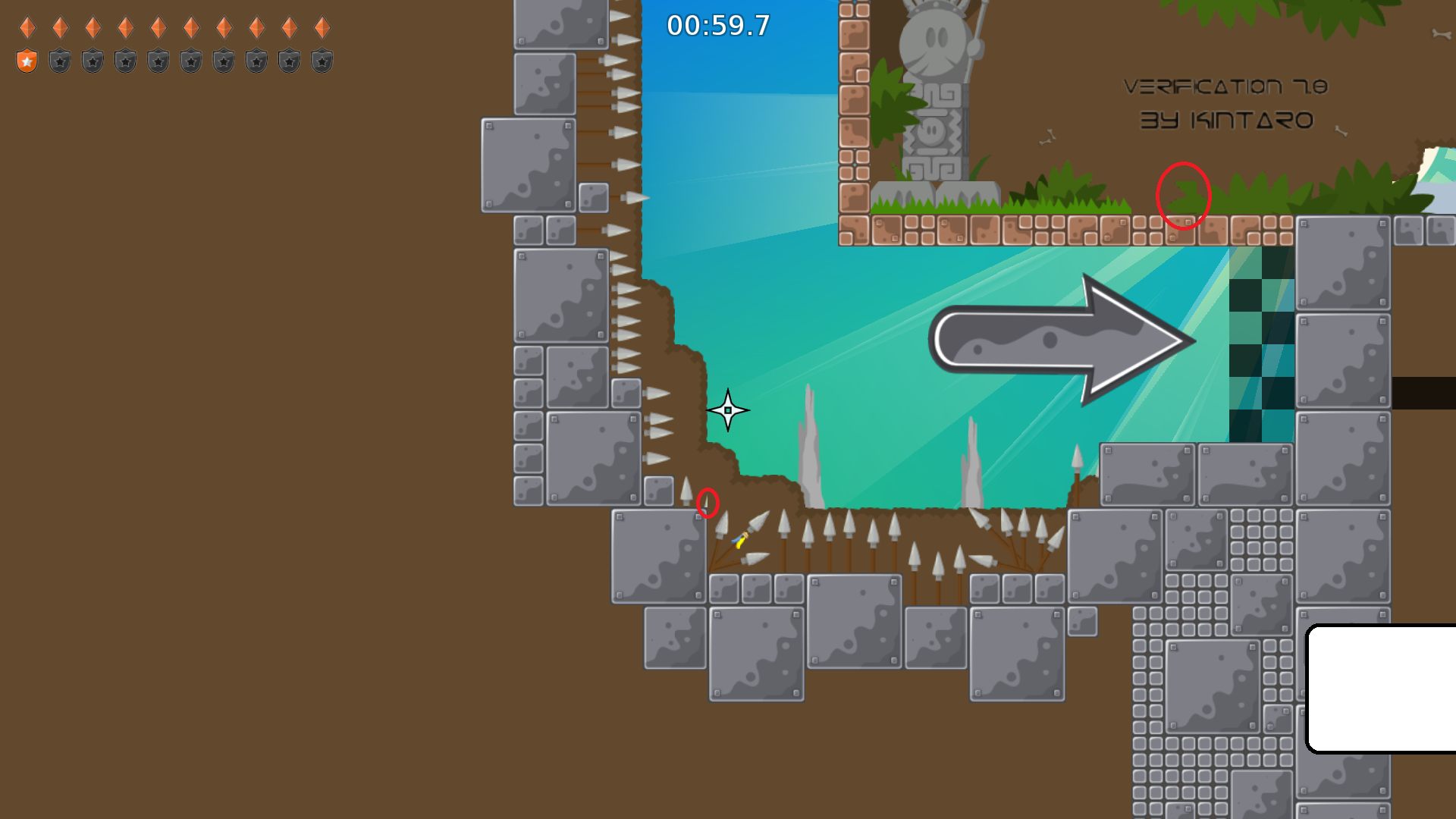This screenshot has width=1456, height=819.
Task: Click the fifth orange diamond icon
Action: (x=158, y=27)
